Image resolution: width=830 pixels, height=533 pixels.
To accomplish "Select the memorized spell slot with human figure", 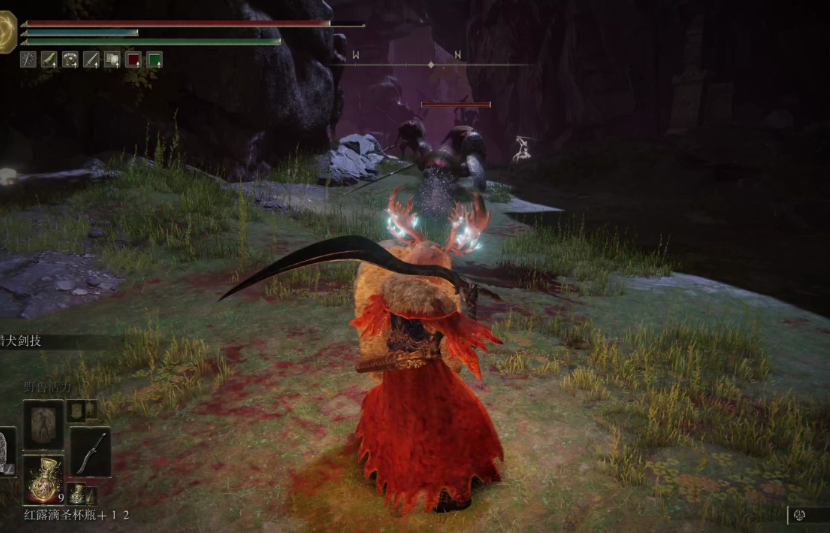I will [43, 424].
